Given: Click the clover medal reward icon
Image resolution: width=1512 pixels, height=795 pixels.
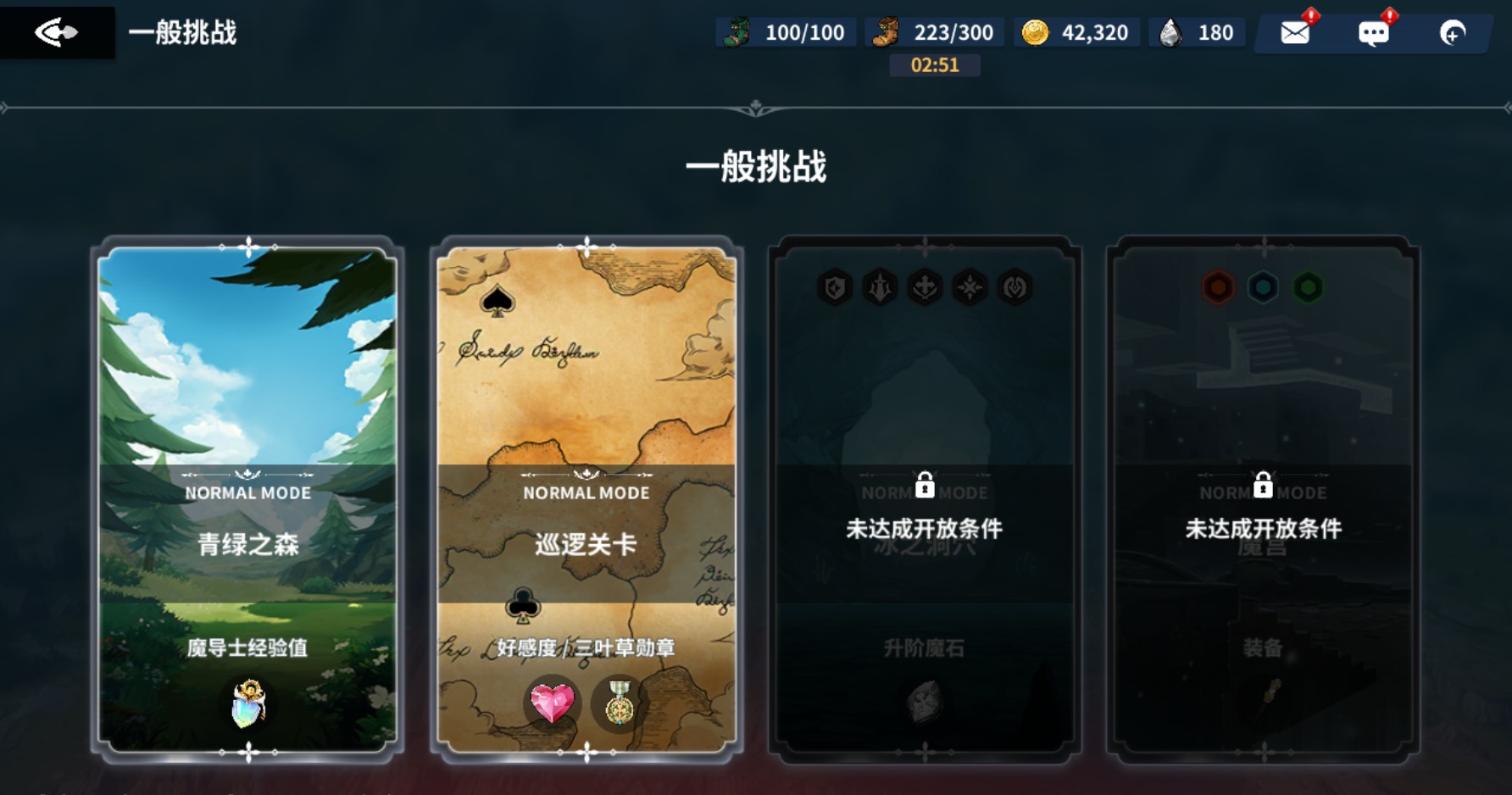Looking at the screenshot, I should point(618,703).
